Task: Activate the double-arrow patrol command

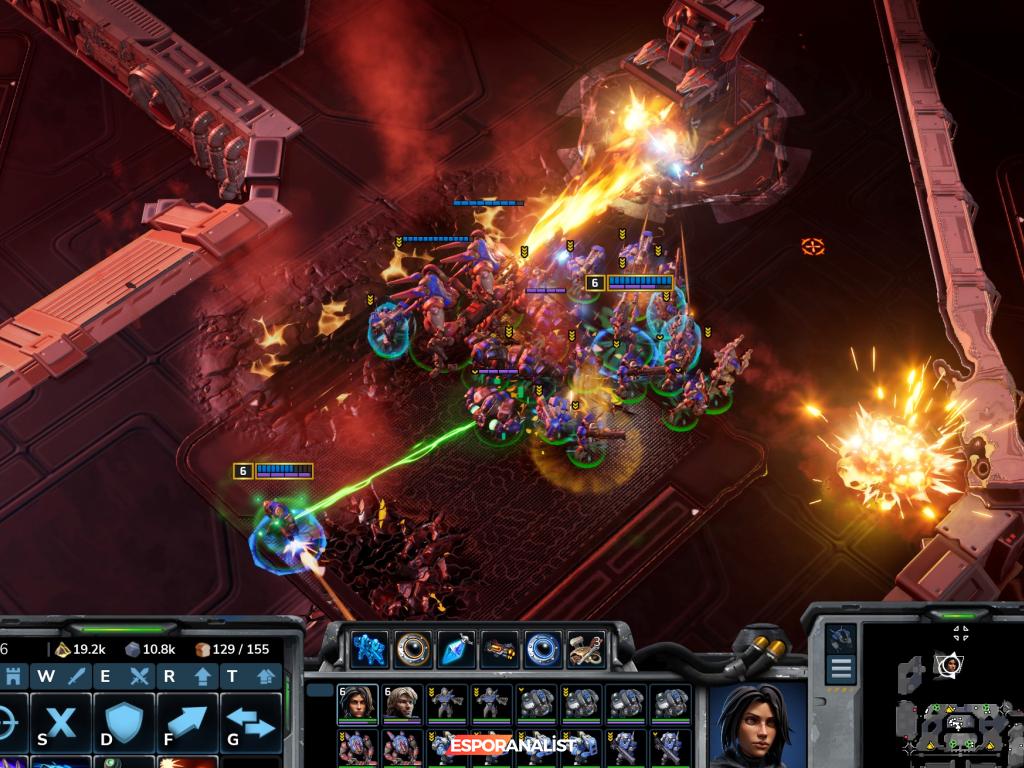Action: tap(249, 722)
